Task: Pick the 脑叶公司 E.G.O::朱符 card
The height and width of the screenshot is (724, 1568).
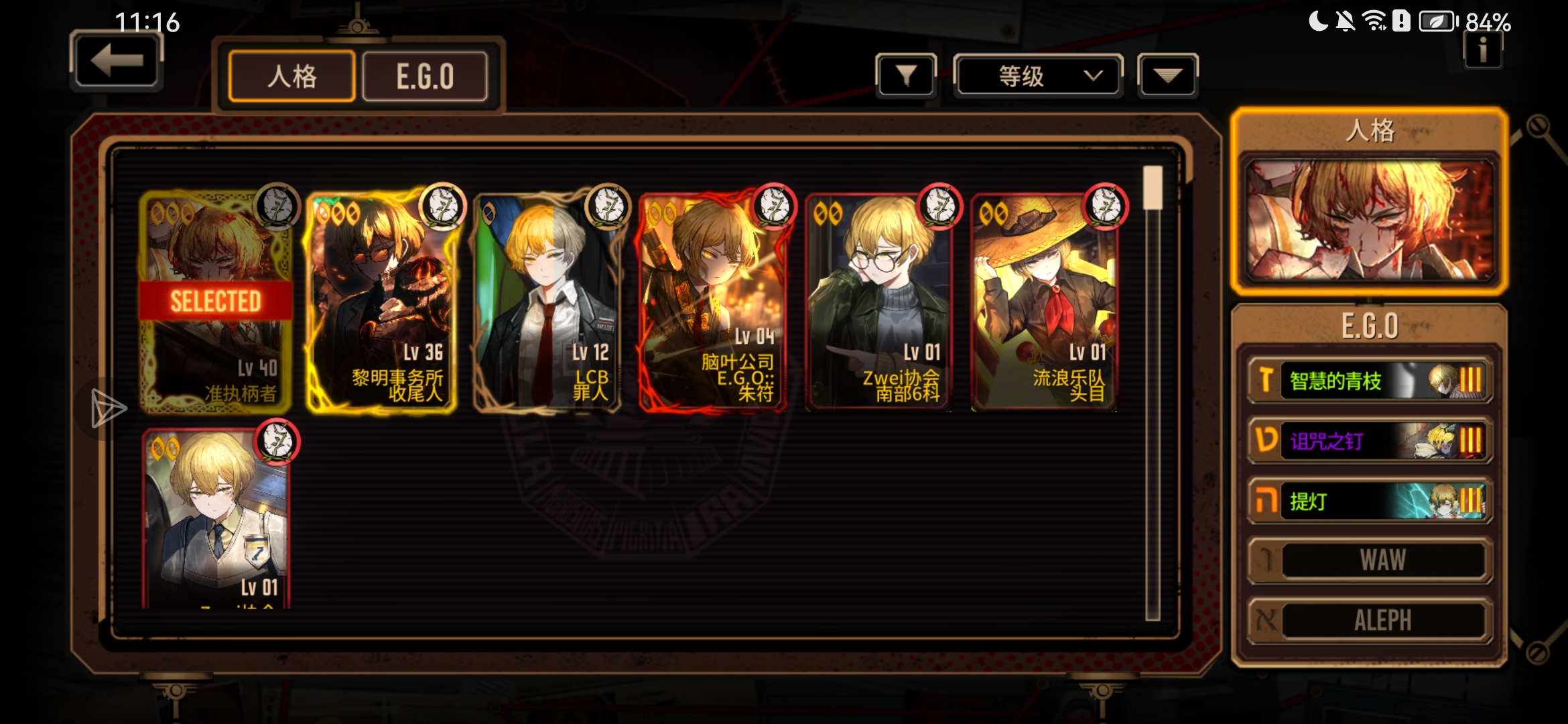Action: [x=713, y=302]
